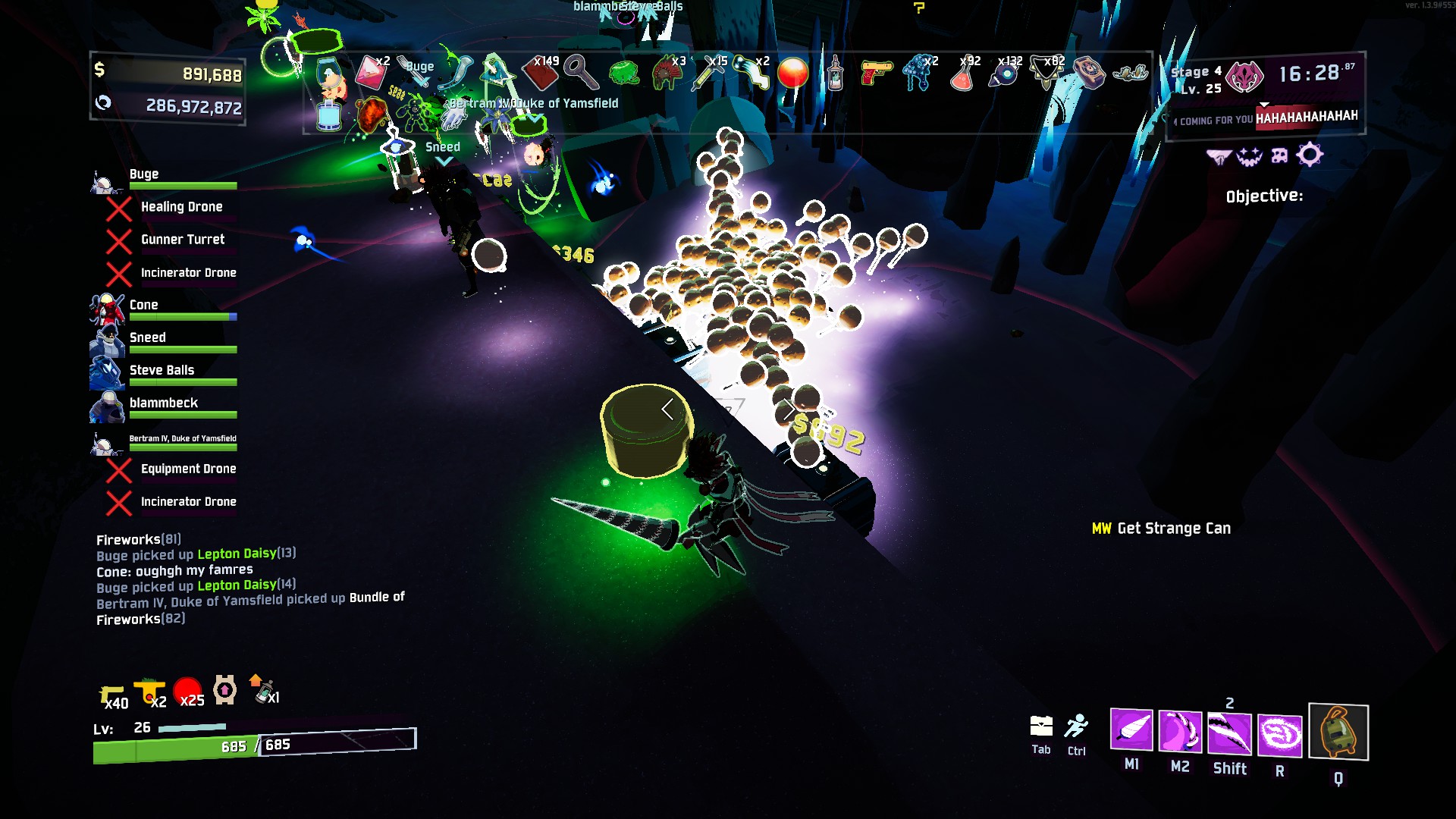1456x819 pixels.
Task: Click the wristwatch buff icon above the health bar
Action: (225, 690)
